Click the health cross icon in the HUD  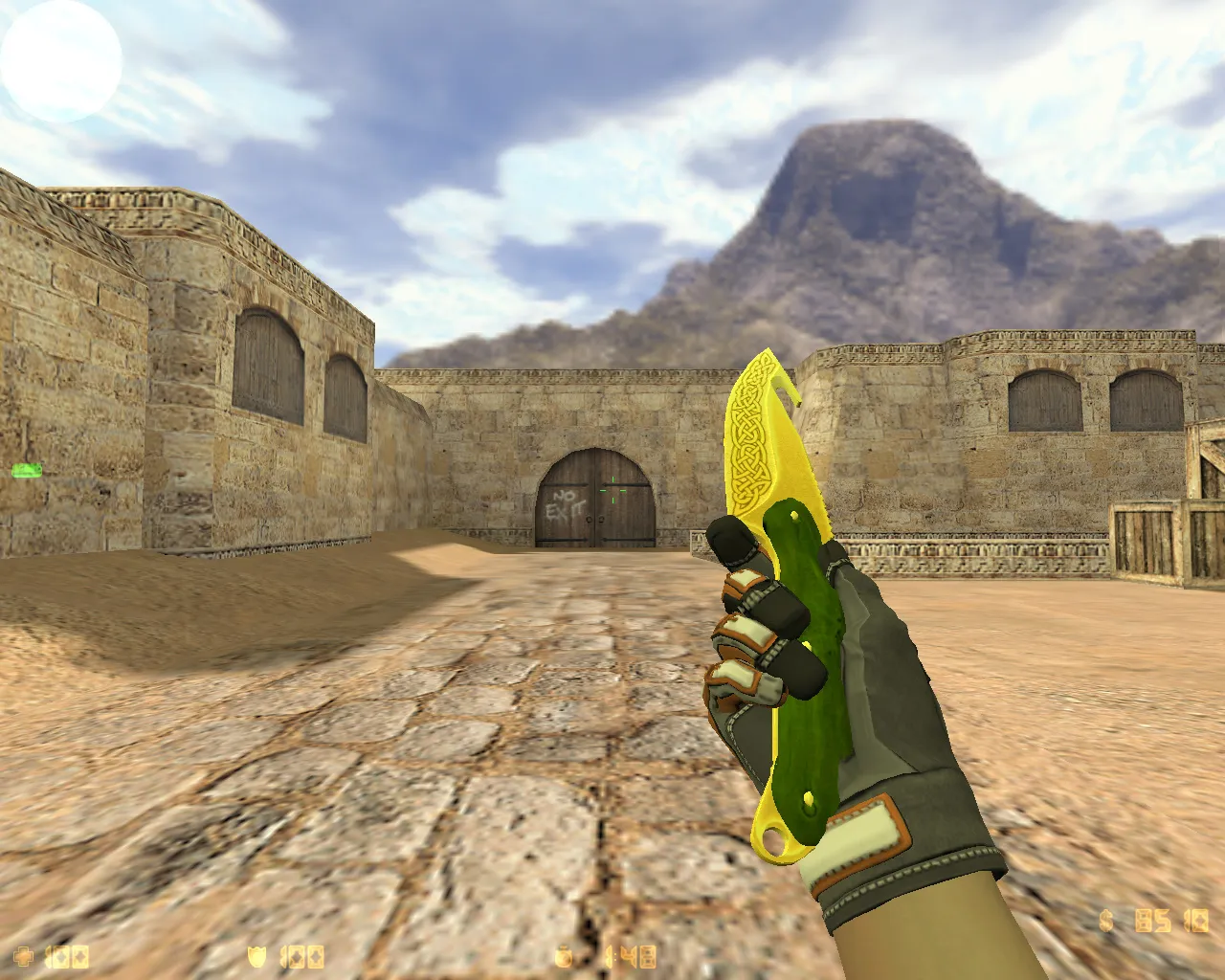[x=24, y=955]
